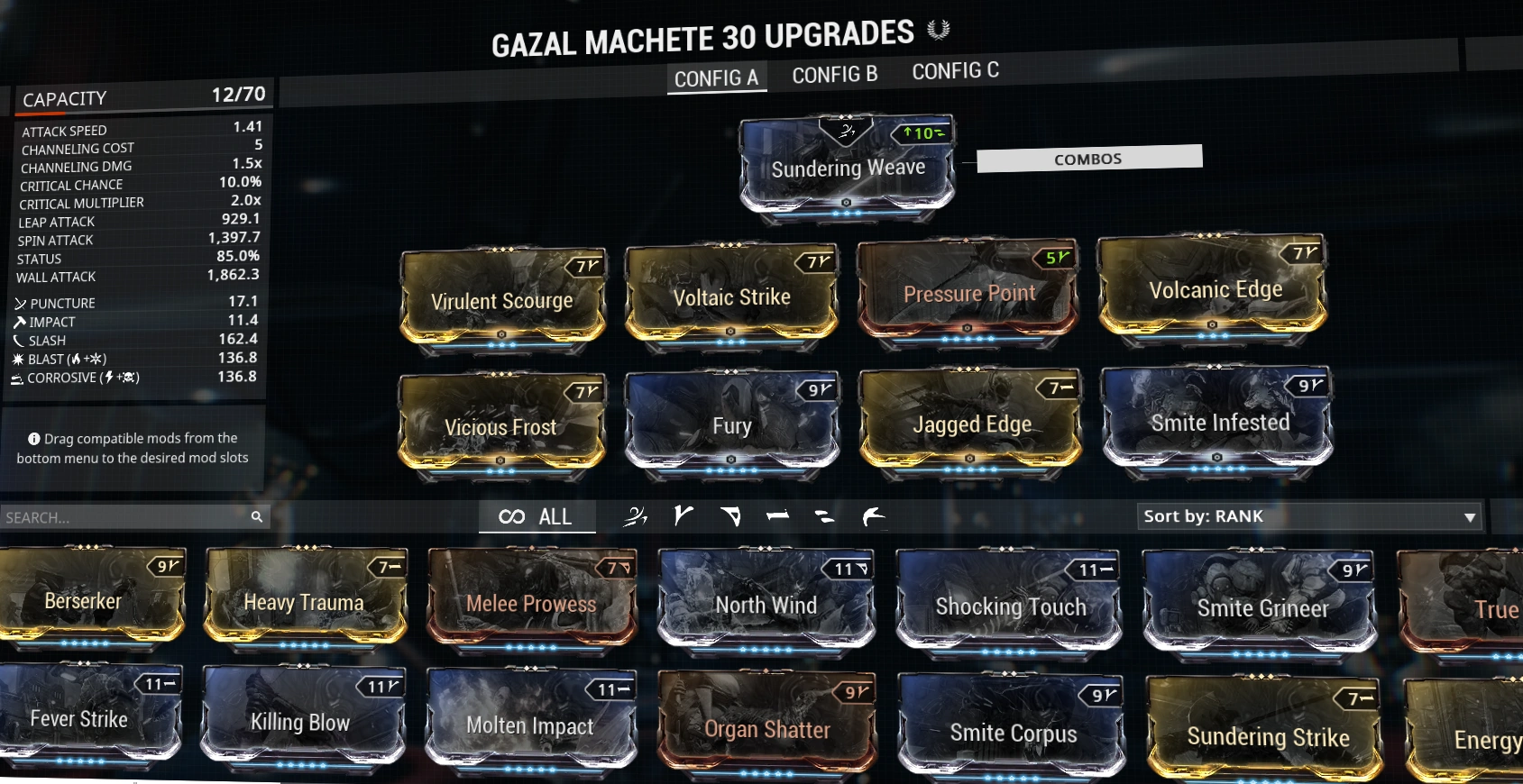Click inside the search input field
The image size is (1523, 784).
click(117, 516)
